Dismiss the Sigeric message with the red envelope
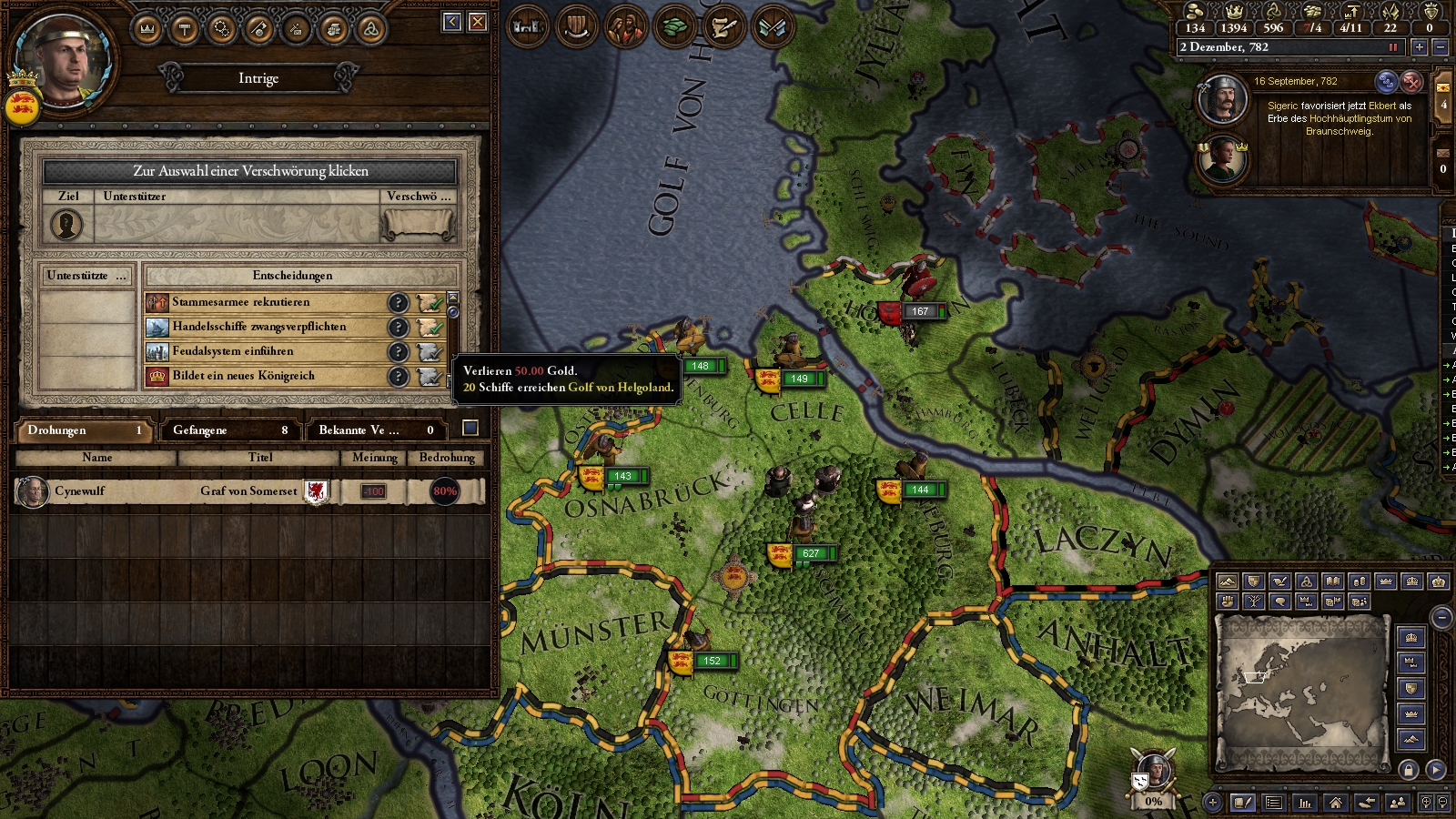1456x819 pixels. (x=1411, y=82)
